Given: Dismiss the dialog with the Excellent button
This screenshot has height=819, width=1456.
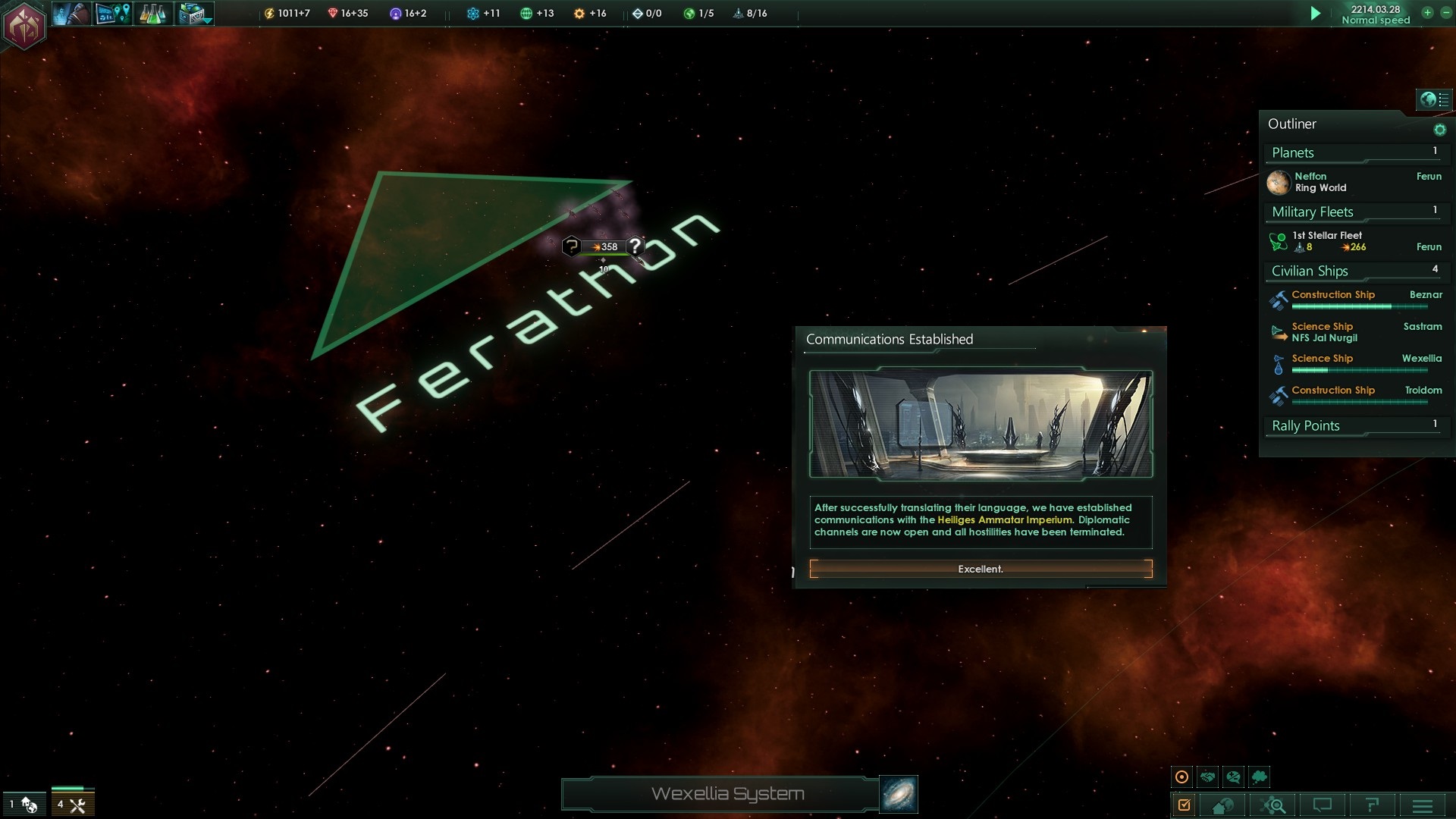Looking at the screenshot, I should point(981,569).
